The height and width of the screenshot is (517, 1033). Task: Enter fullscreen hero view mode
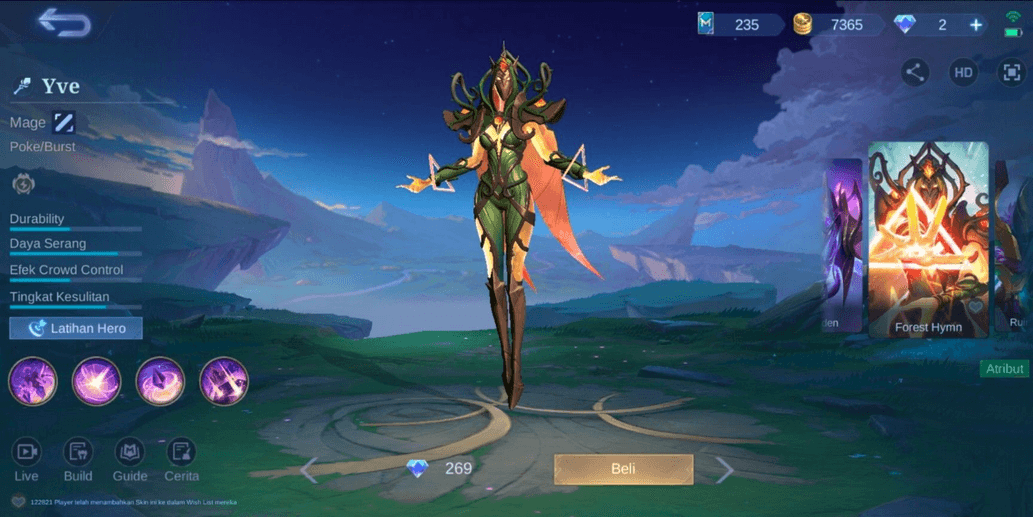1011,72
